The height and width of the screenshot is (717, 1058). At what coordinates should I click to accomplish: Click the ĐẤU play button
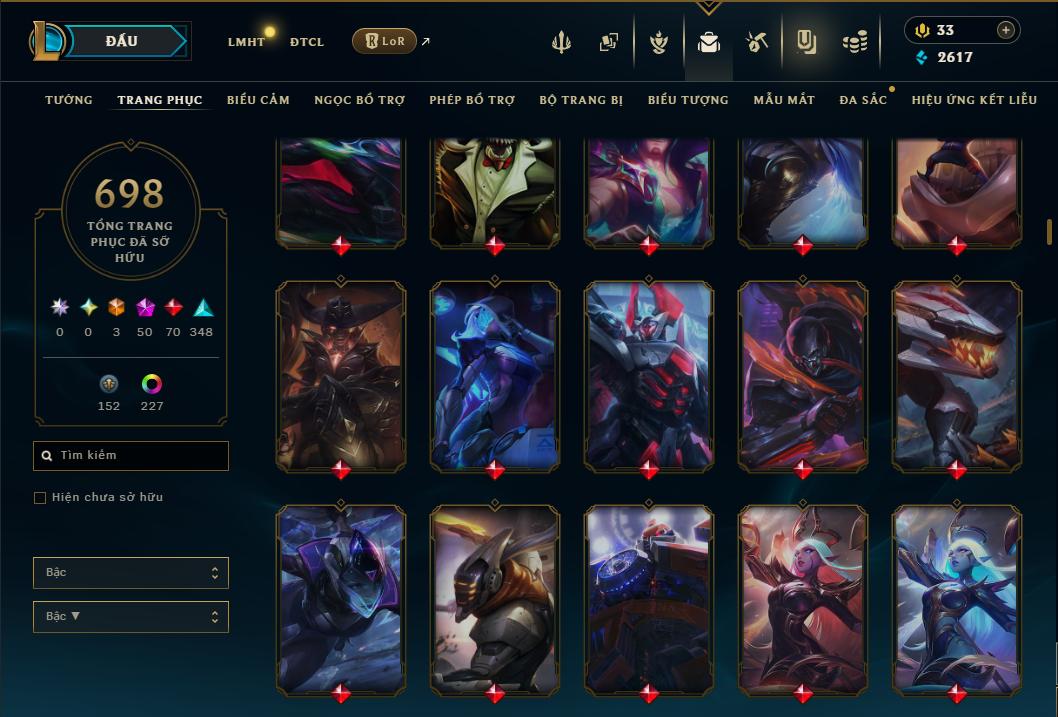point(121,41)
